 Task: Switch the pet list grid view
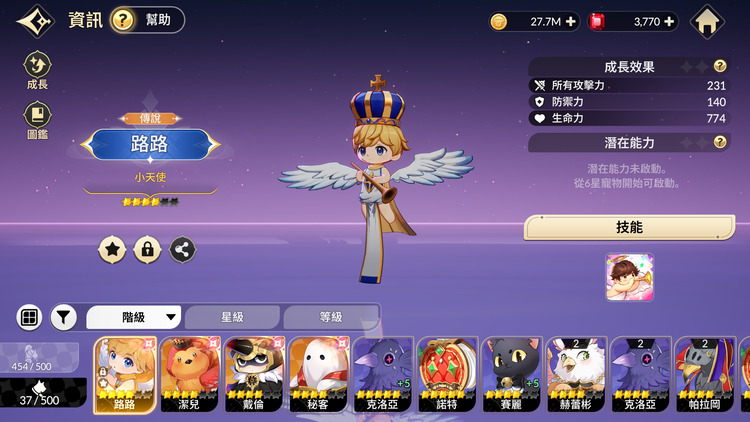(29, 317)
